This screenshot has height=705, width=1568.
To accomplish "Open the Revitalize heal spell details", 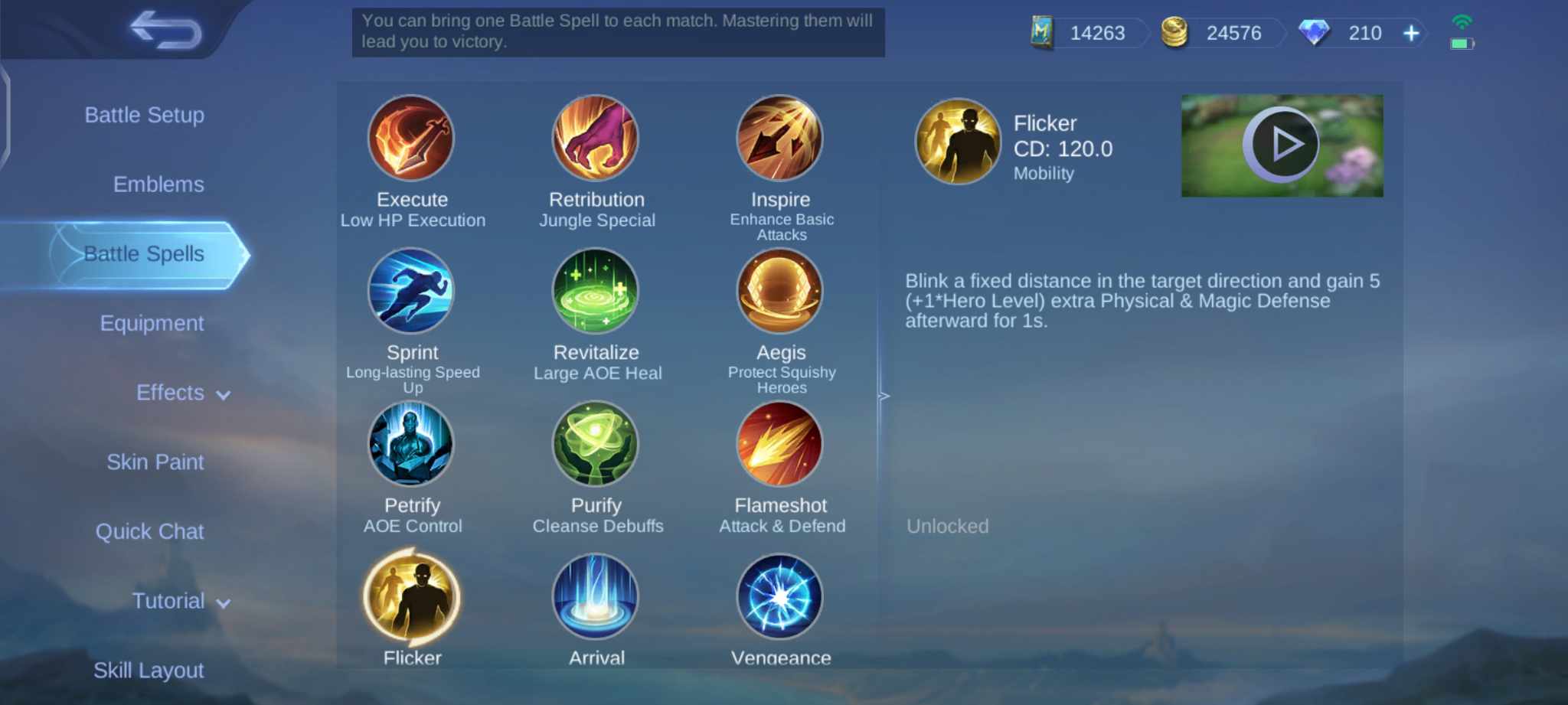I will (x=596, y=292).
